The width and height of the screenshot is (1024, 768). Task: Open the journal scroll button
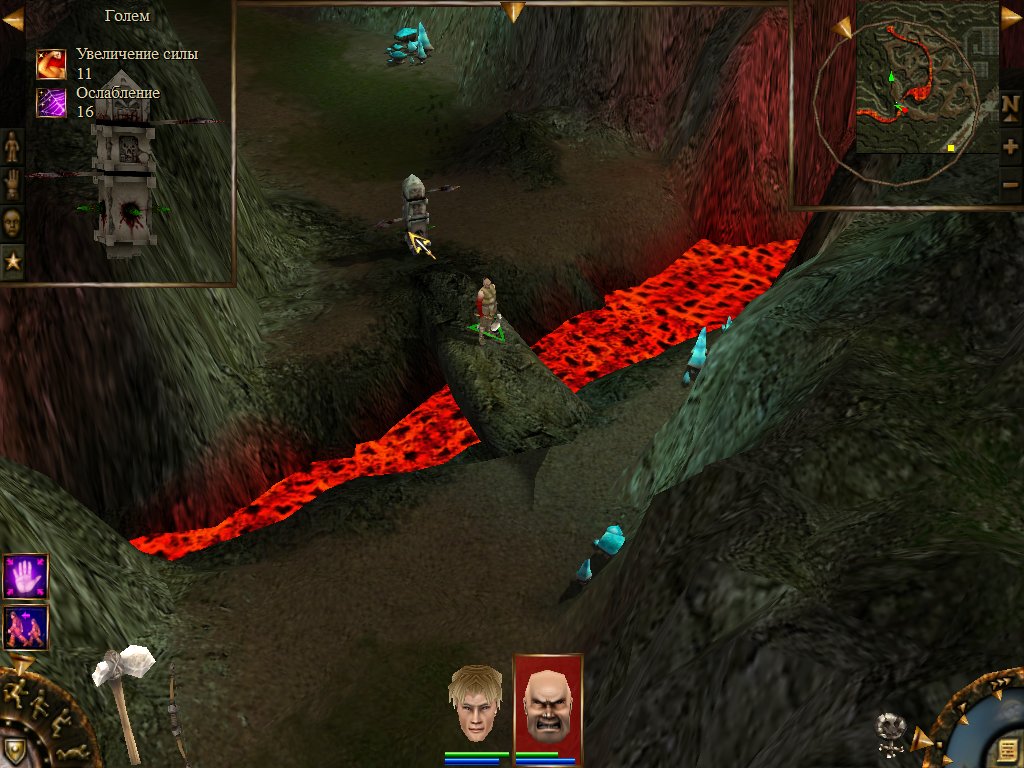[1004, 750]
